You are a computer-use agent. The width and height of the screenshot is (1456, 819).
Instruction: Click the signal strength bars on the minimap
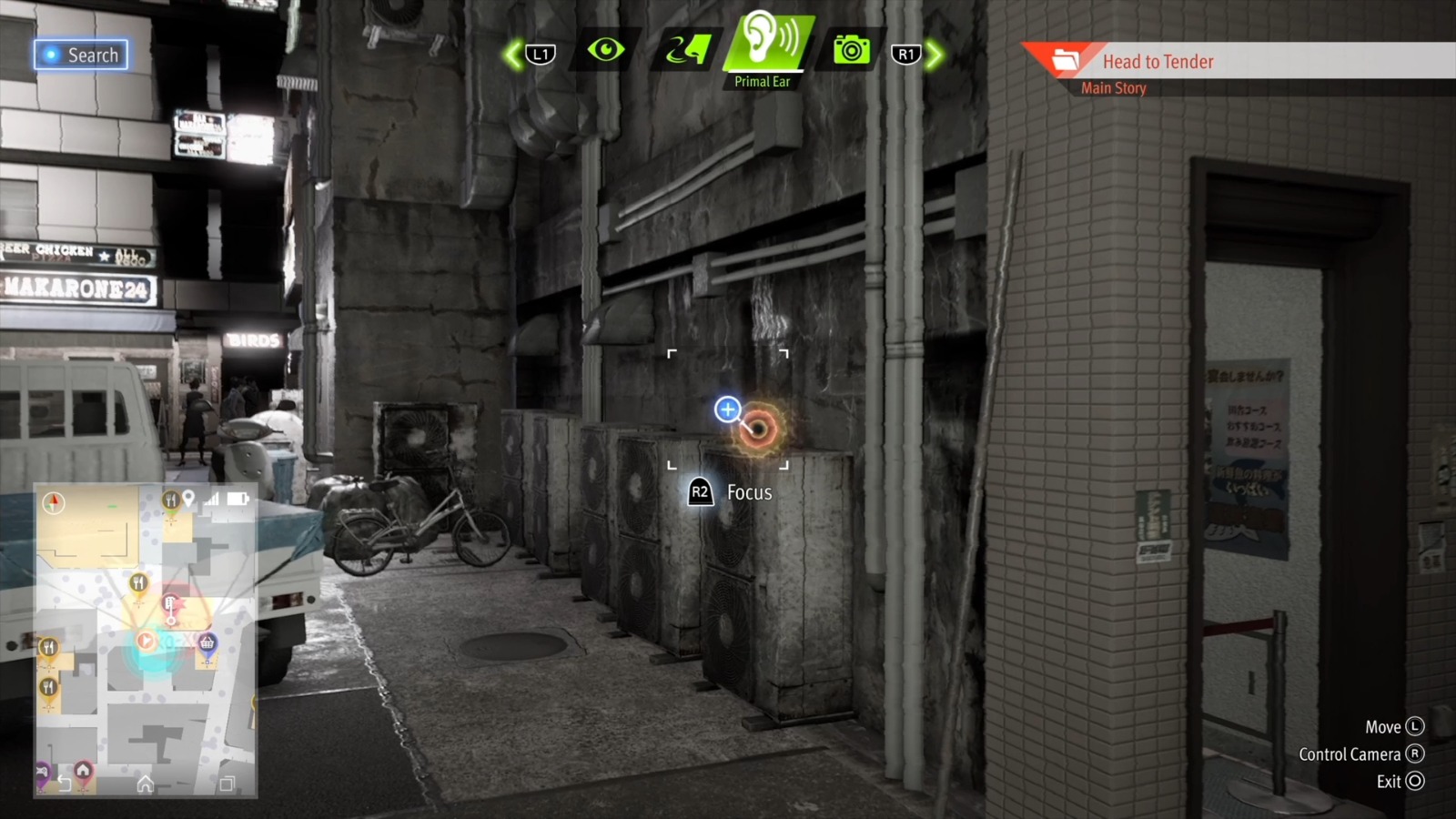[x=212, y=500]
